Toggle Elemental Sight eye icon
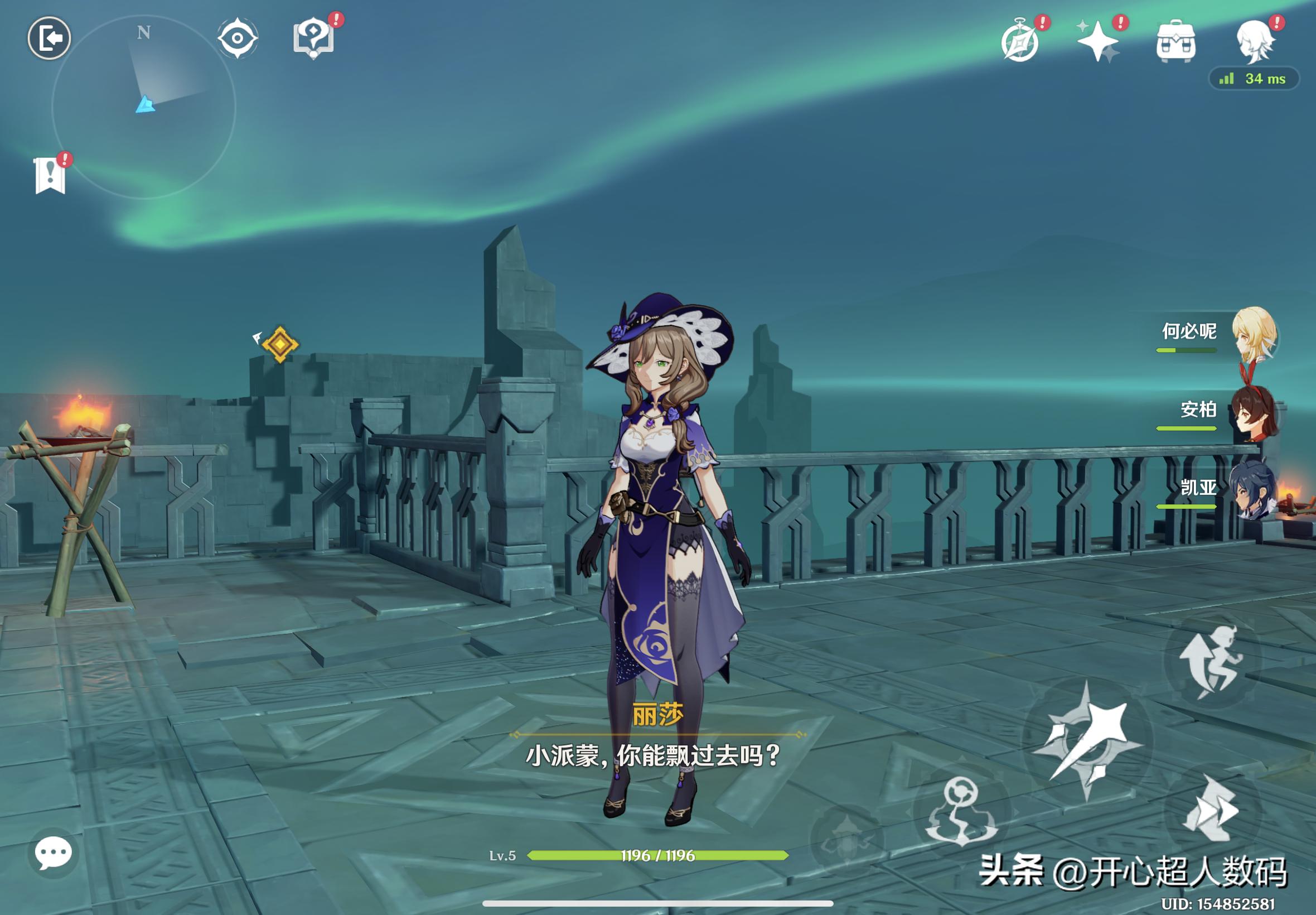The height and width of the screenshot is (915, 1316). (x=237, y=38)
